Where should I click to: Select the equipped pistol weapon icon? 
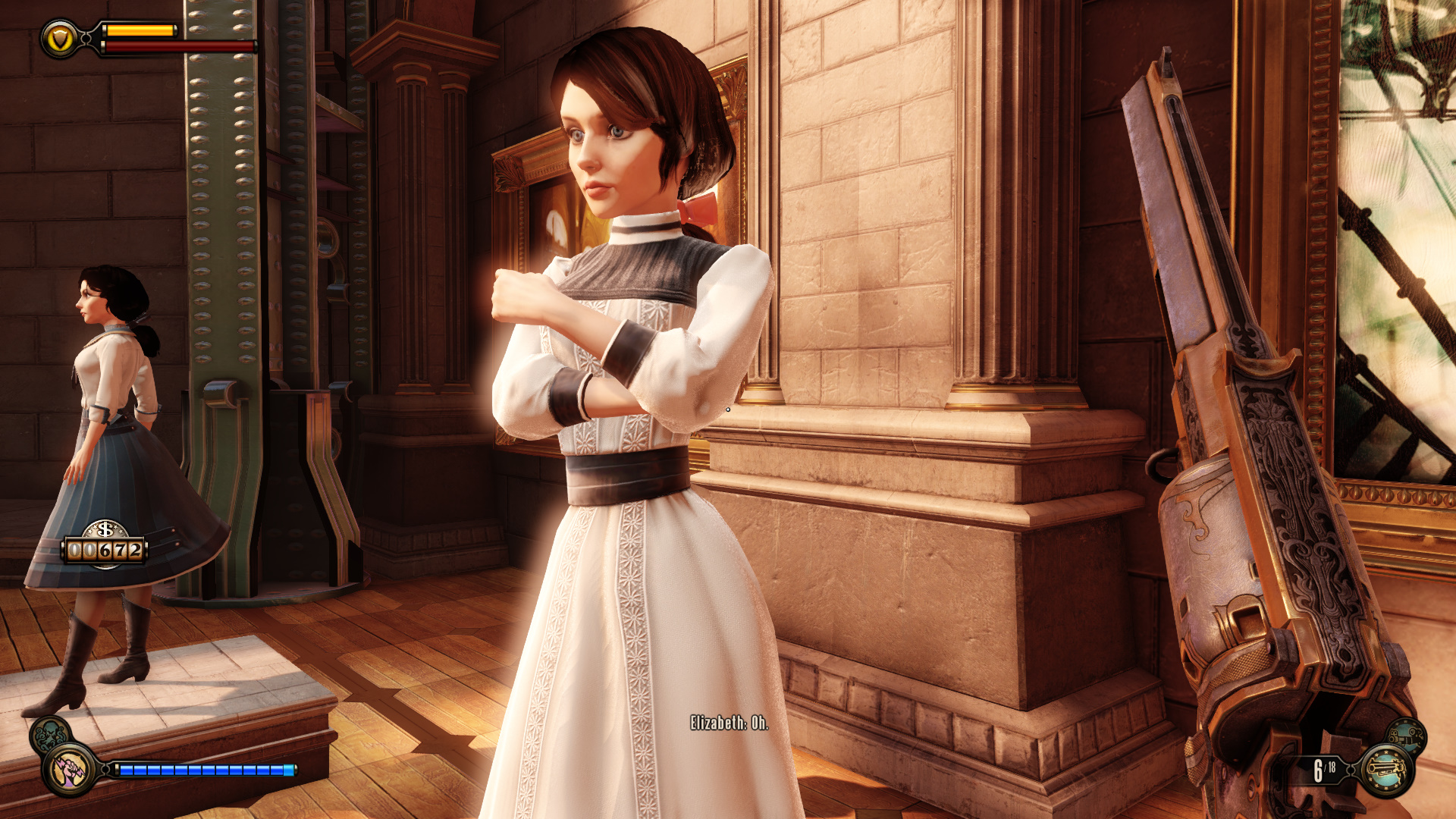(1386, 770)
